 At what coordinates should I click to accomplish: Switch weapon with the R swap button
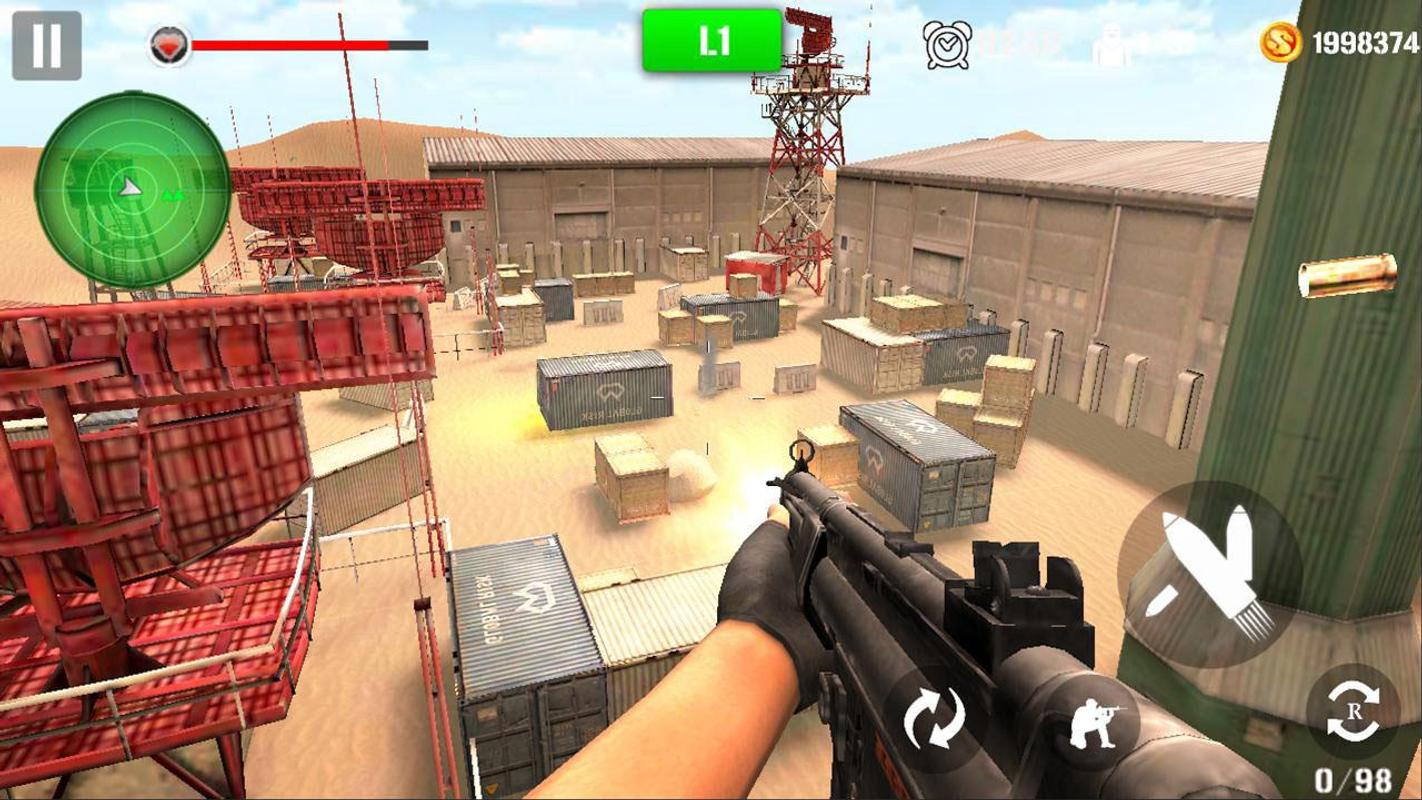[1352, 712]
